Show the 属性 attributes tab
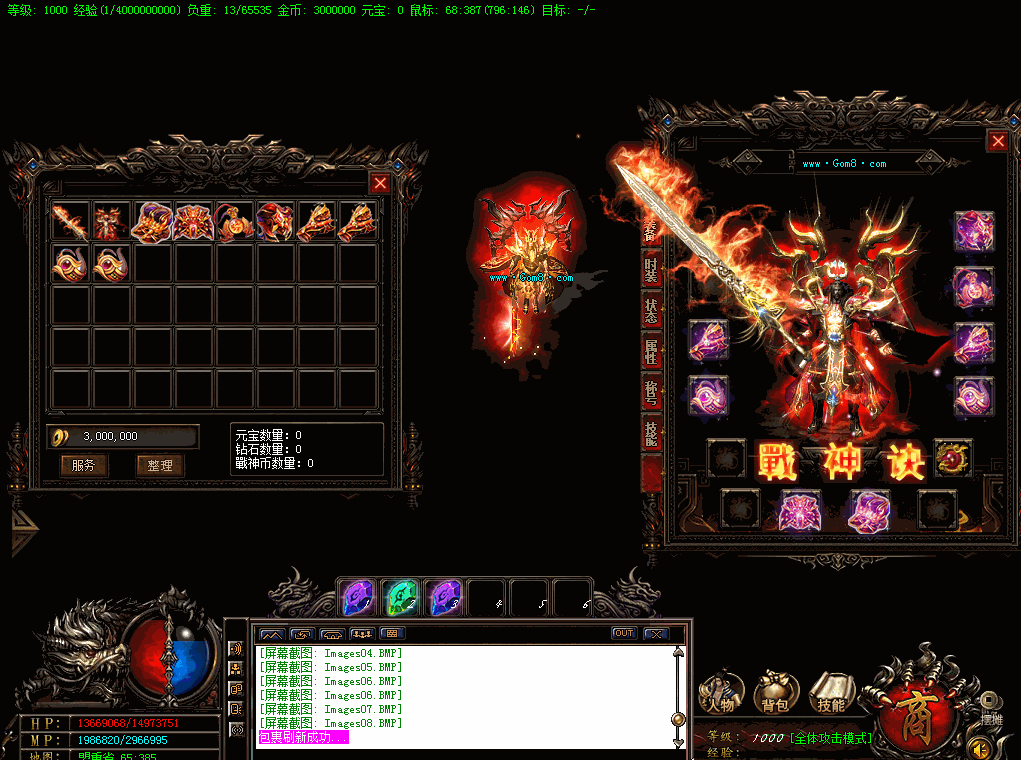1021x760 pixels. 651,352
